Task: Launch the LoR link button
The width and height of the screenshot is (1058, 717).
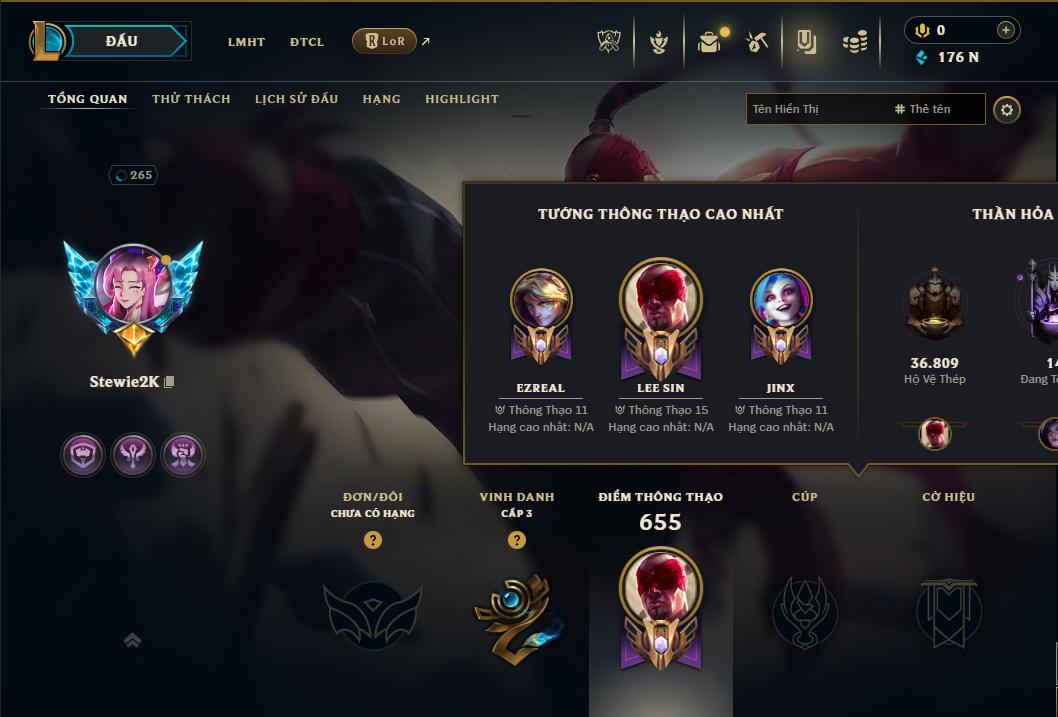Action: pyautogui.click(x=385, y=41)
